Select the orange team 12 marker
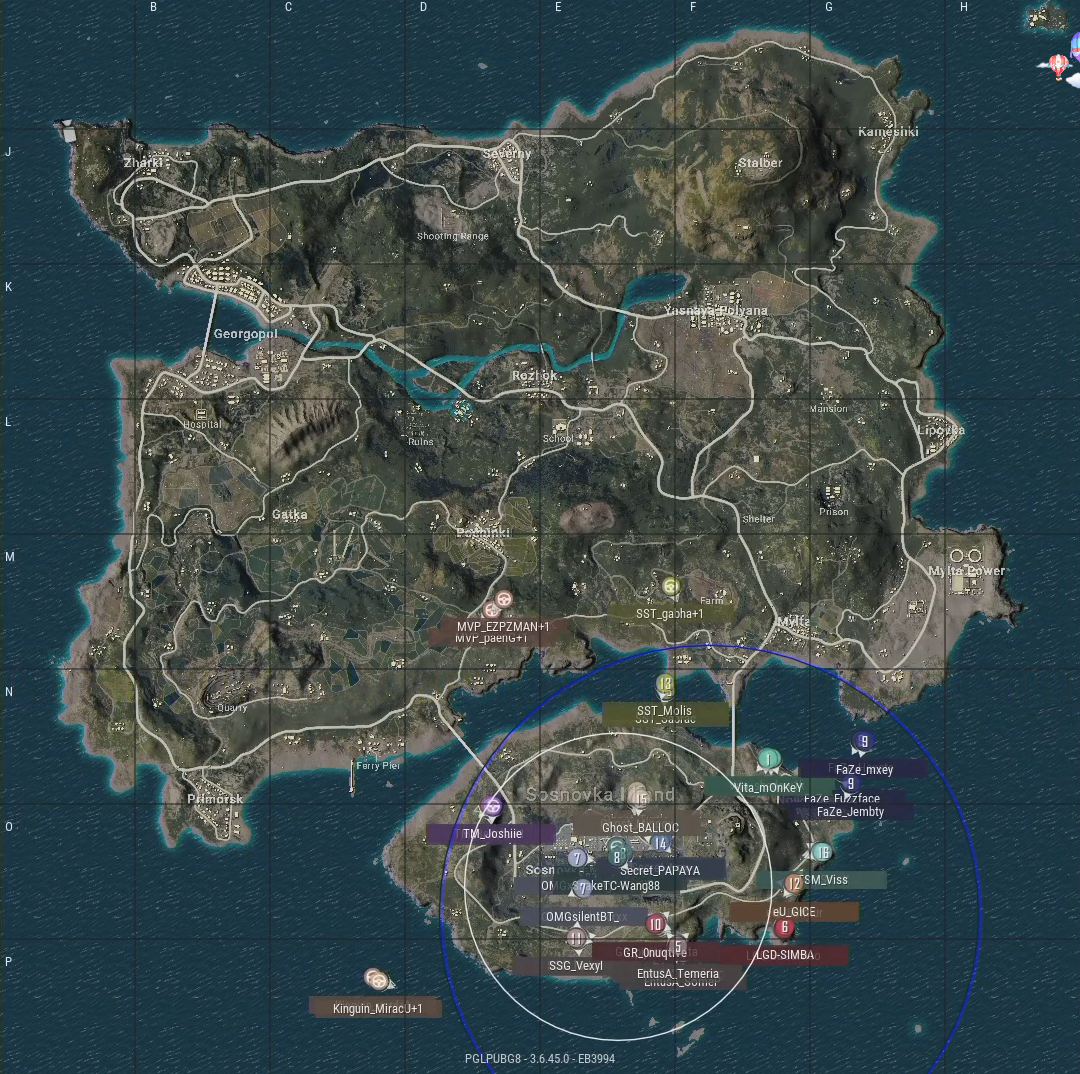1080x1074 pixels. [x=793, y=884]
